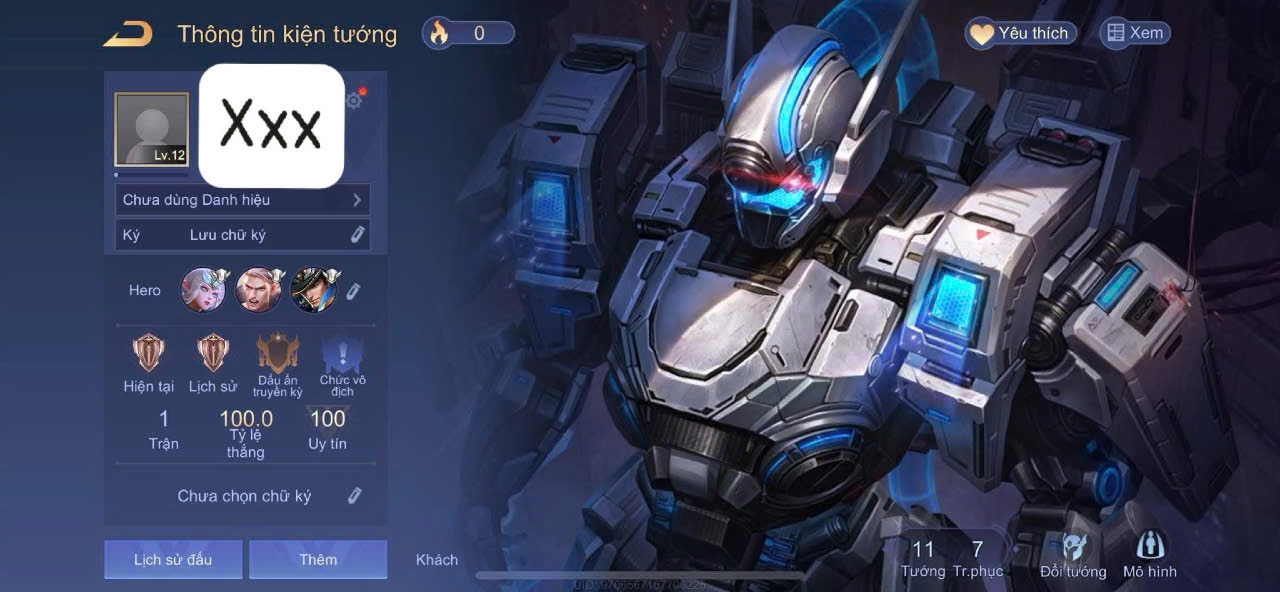This screenshot has height=592, width=1280.
Task: Open the Xem view button
Action: tap(1134, 34)
